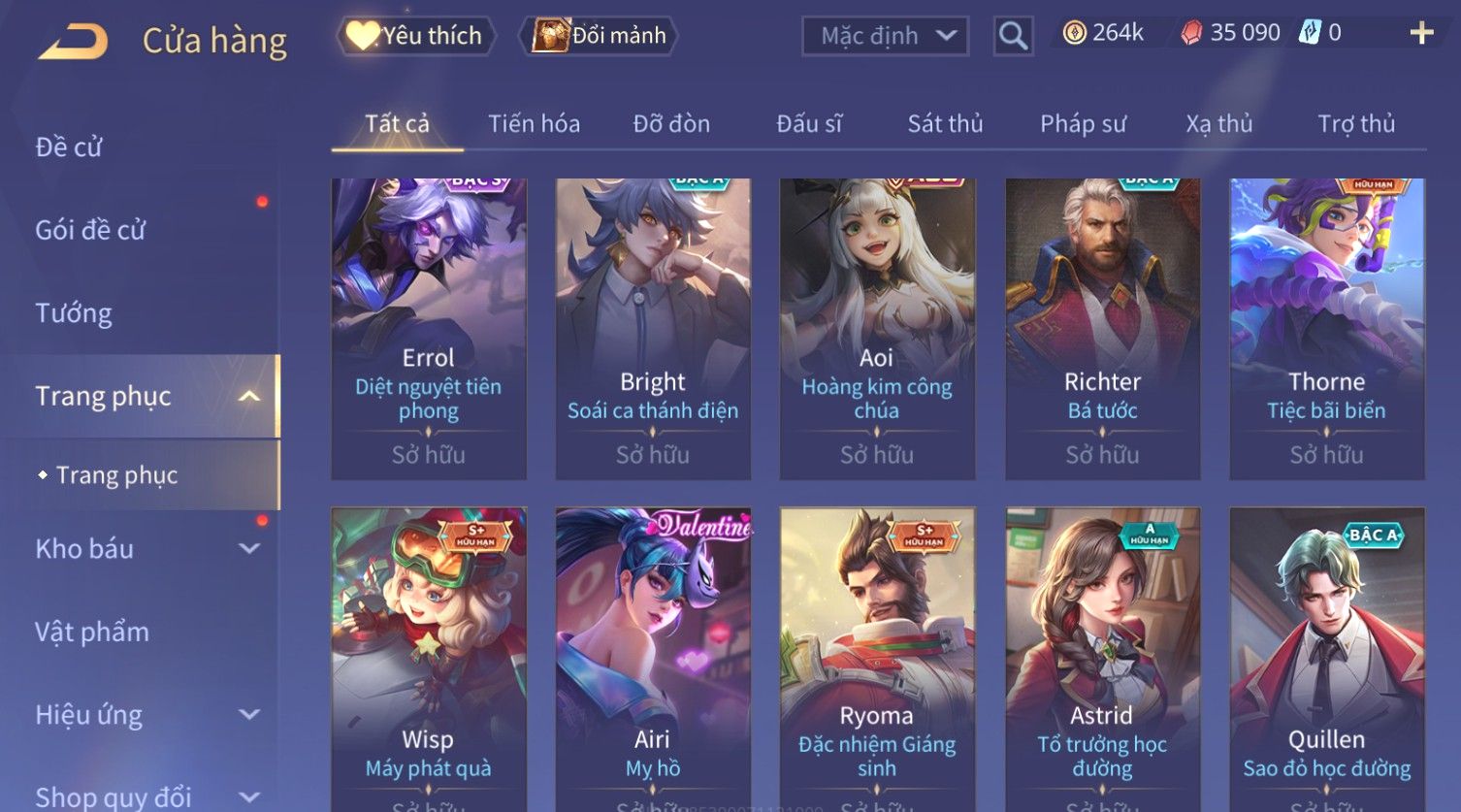Screen dimensions: 1461x812
Task: Click the magnifying glass search button
Action: coord(1013,36)
